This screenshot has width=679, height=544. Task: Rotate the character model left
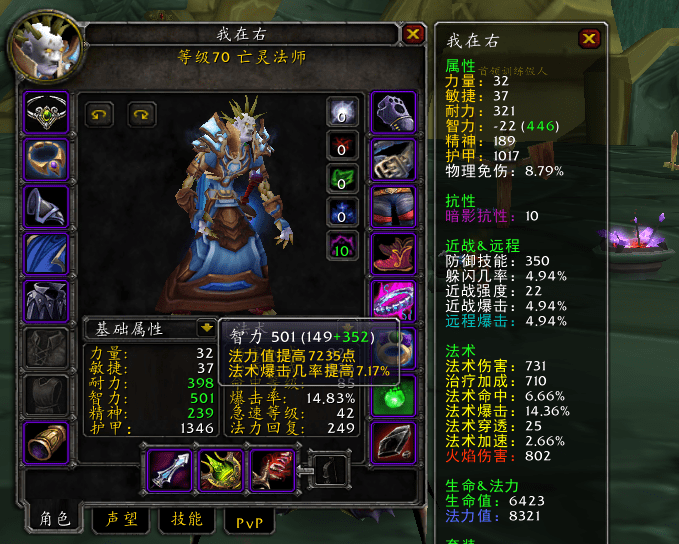[x=98, y=114]
